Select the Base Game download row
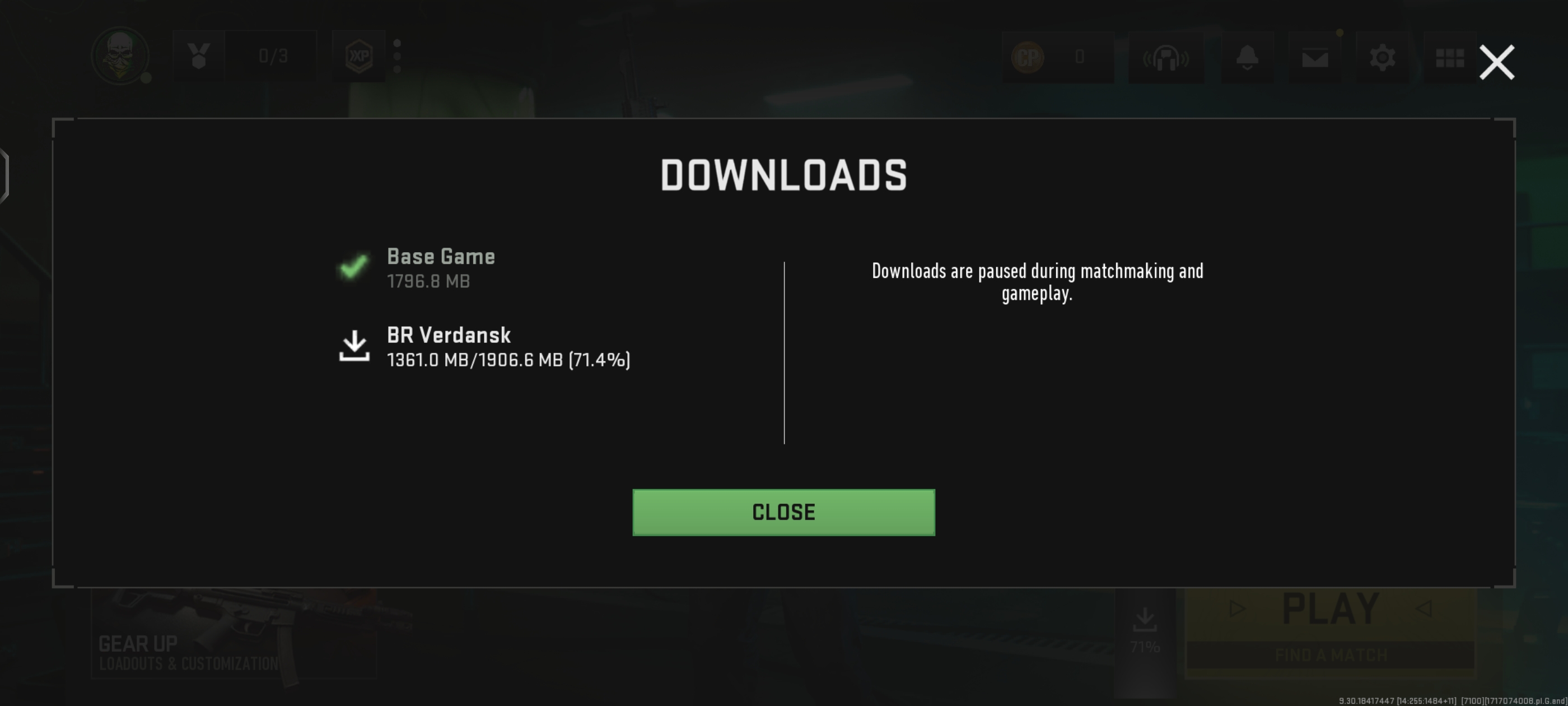1568x706 pixels. point(441,267)
